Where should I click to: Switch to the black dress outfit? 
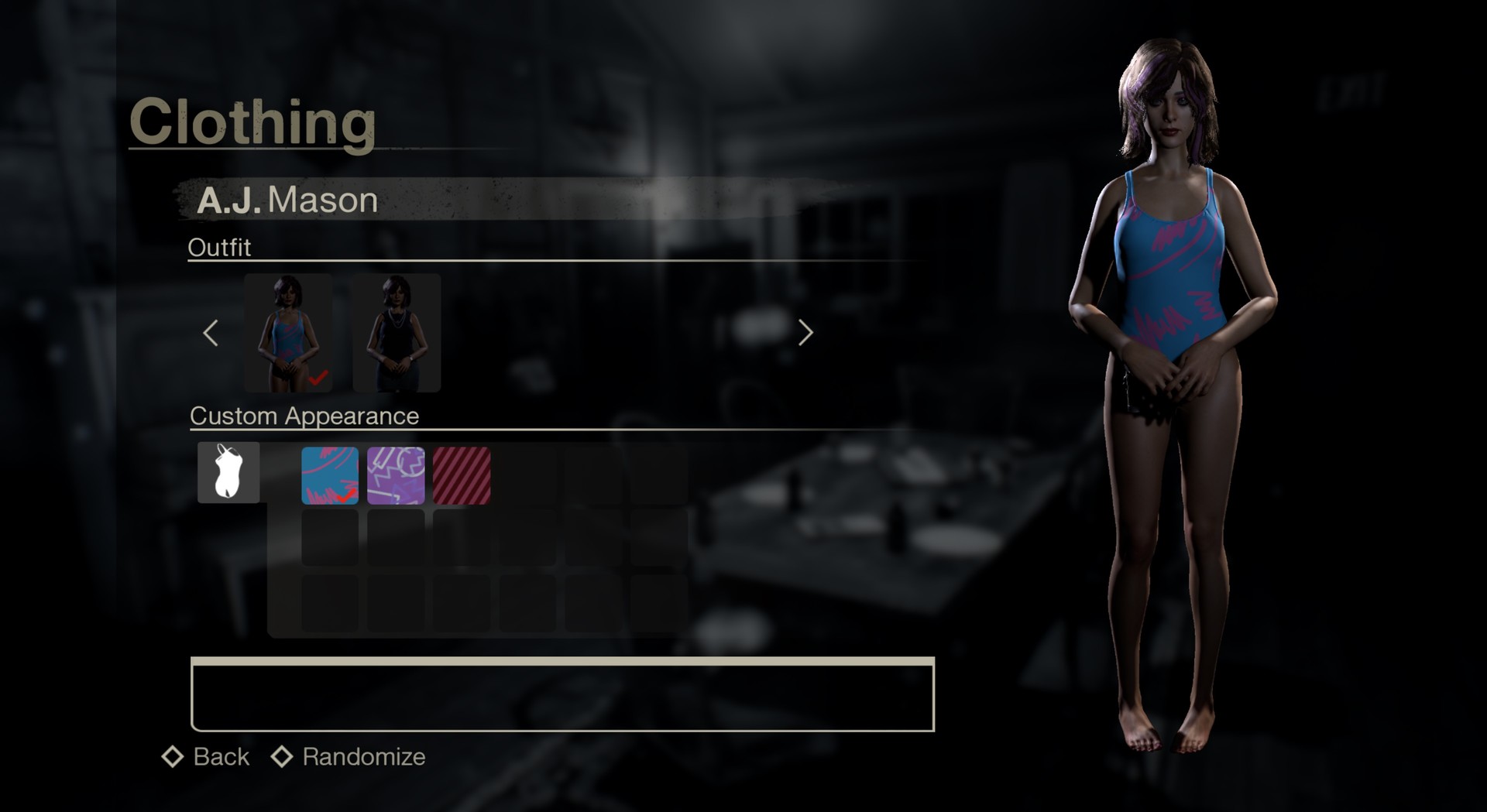(397, 334)
